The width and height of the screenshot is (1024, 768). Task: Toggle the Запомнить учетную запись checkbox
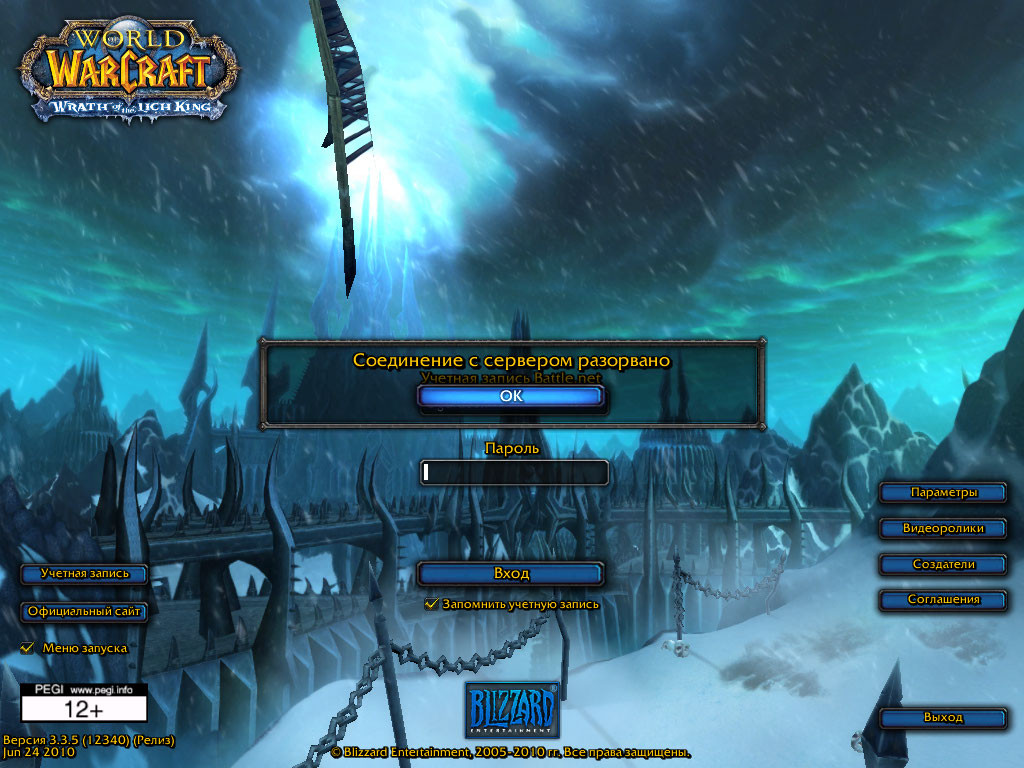point(432,604)
